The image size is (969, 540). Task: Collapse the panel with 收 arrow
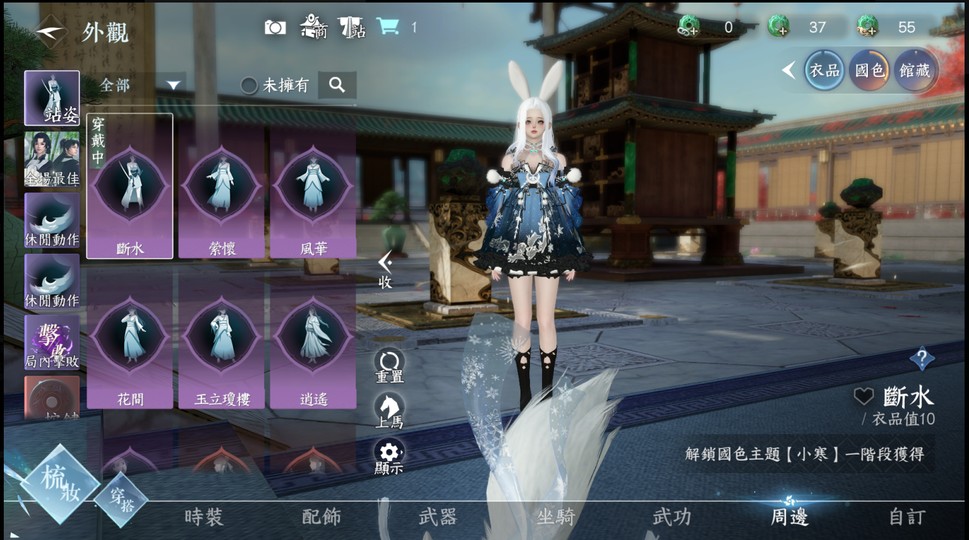point(385,269)
